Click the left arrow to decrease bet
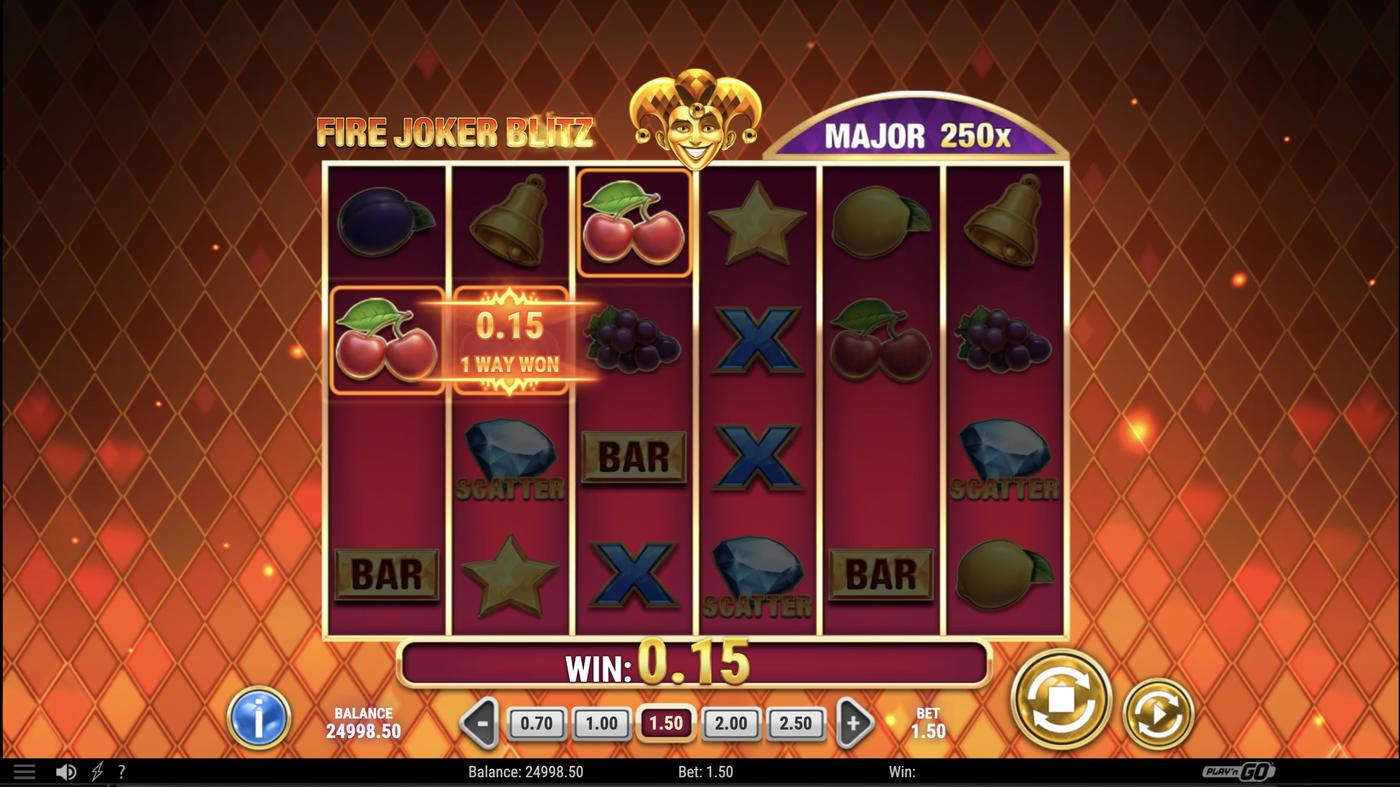This screenshot has height=787, width=1400. coord(479,722)
